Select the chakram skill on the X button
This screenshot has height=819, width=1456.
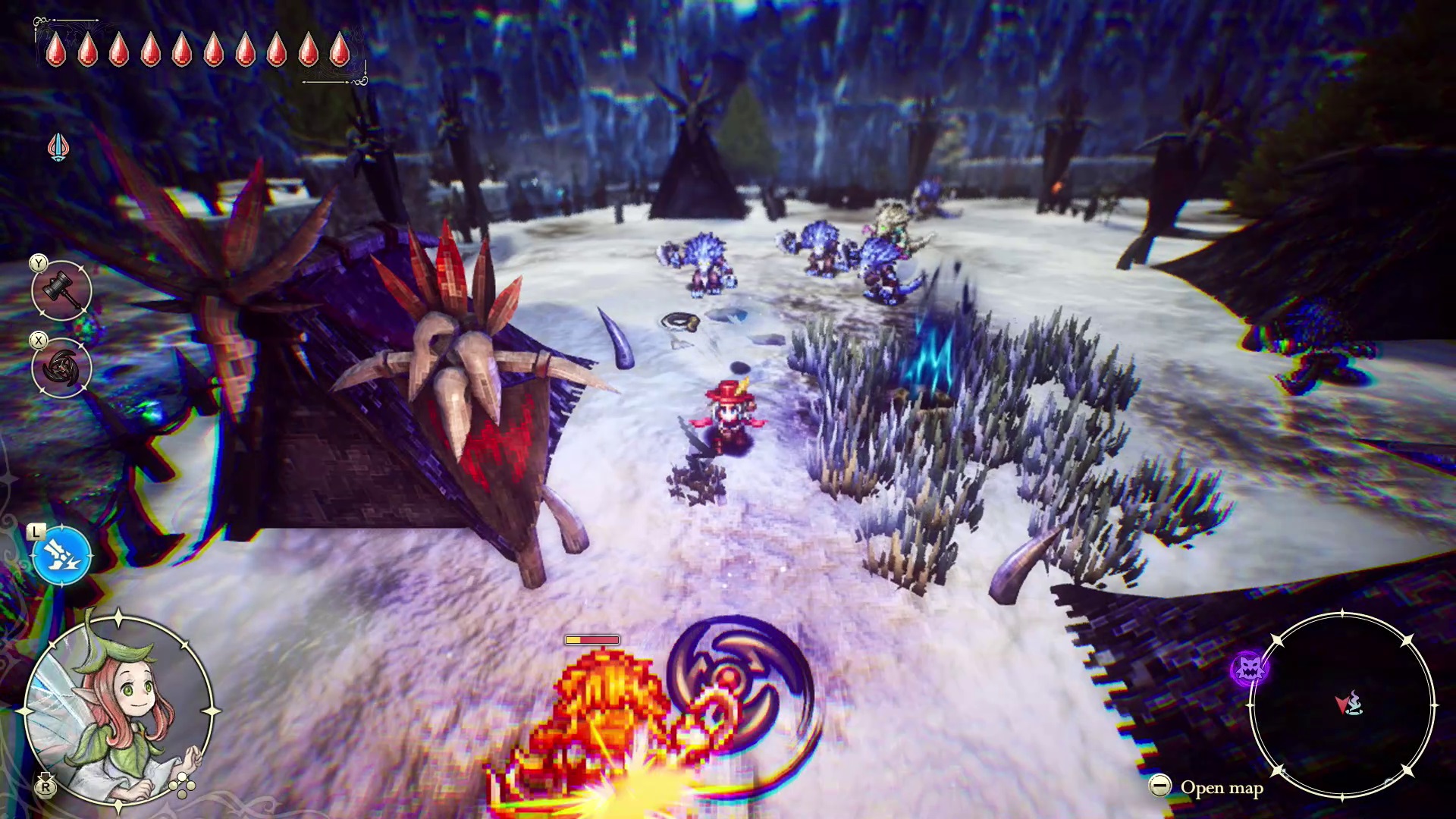click(61, 369)
